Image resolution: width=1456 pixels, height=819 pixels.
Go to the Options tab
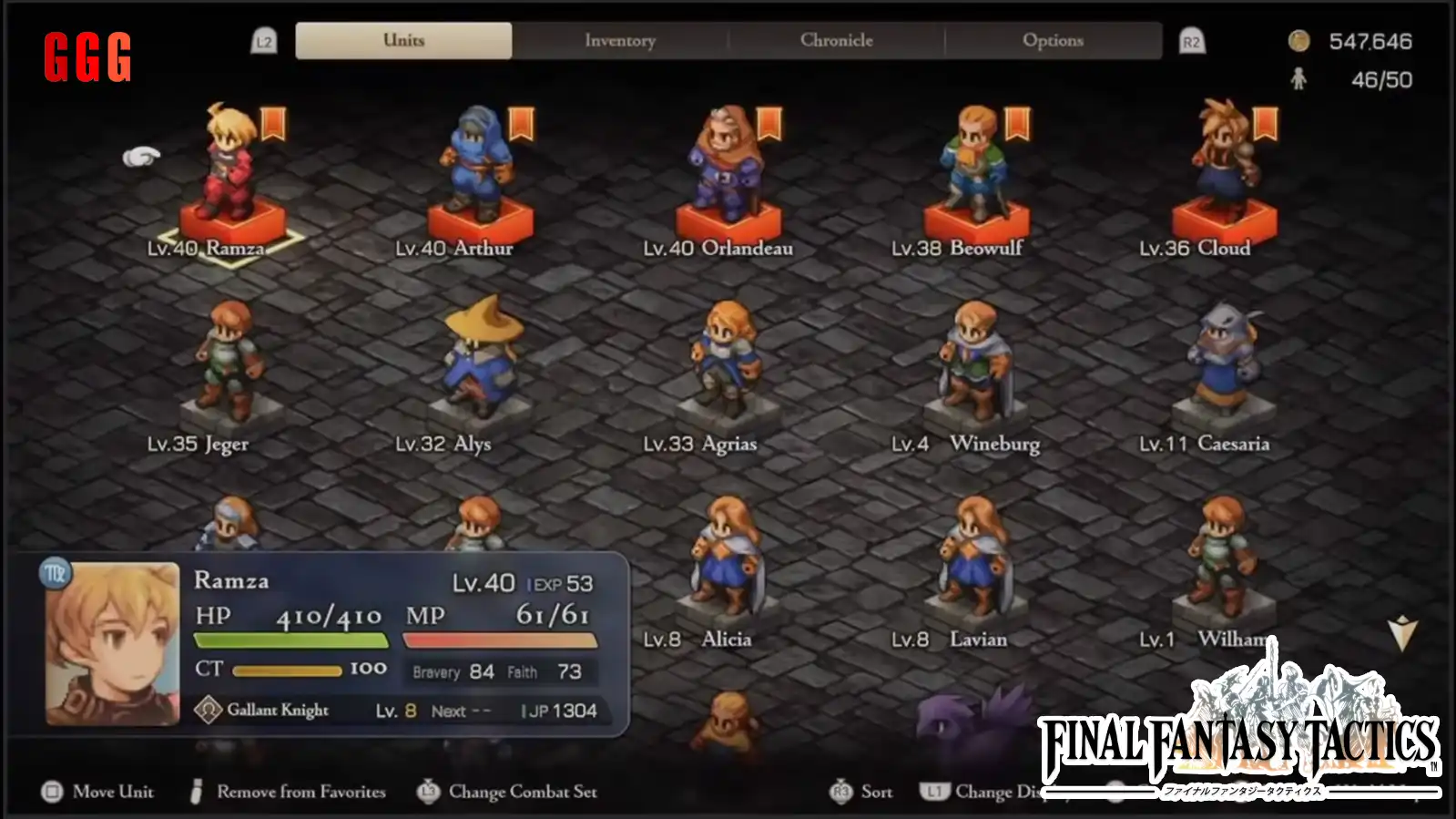tap(1053, 41)
